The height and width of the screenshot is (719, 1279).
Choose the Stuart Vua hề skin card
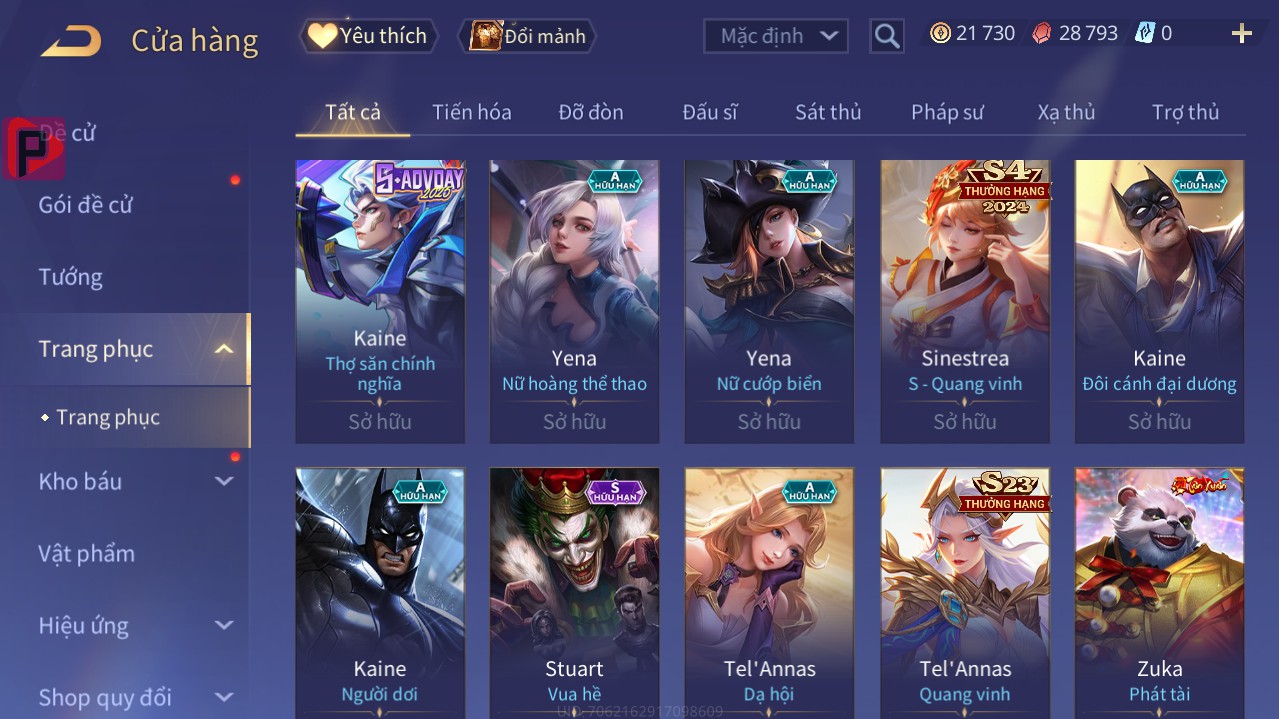574,592
